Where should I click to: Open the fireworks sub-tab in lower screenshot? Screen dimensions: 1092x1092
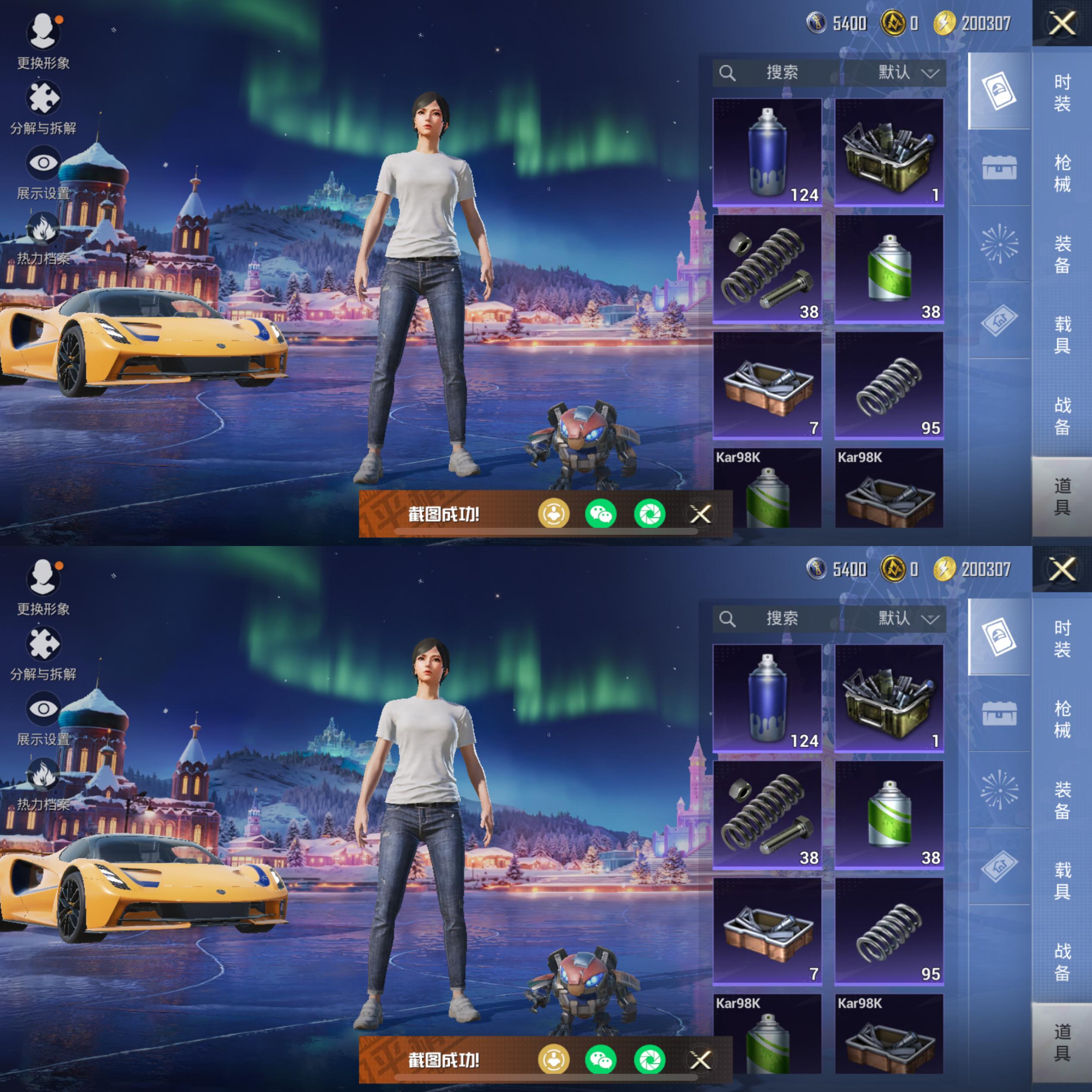[999, 790]
